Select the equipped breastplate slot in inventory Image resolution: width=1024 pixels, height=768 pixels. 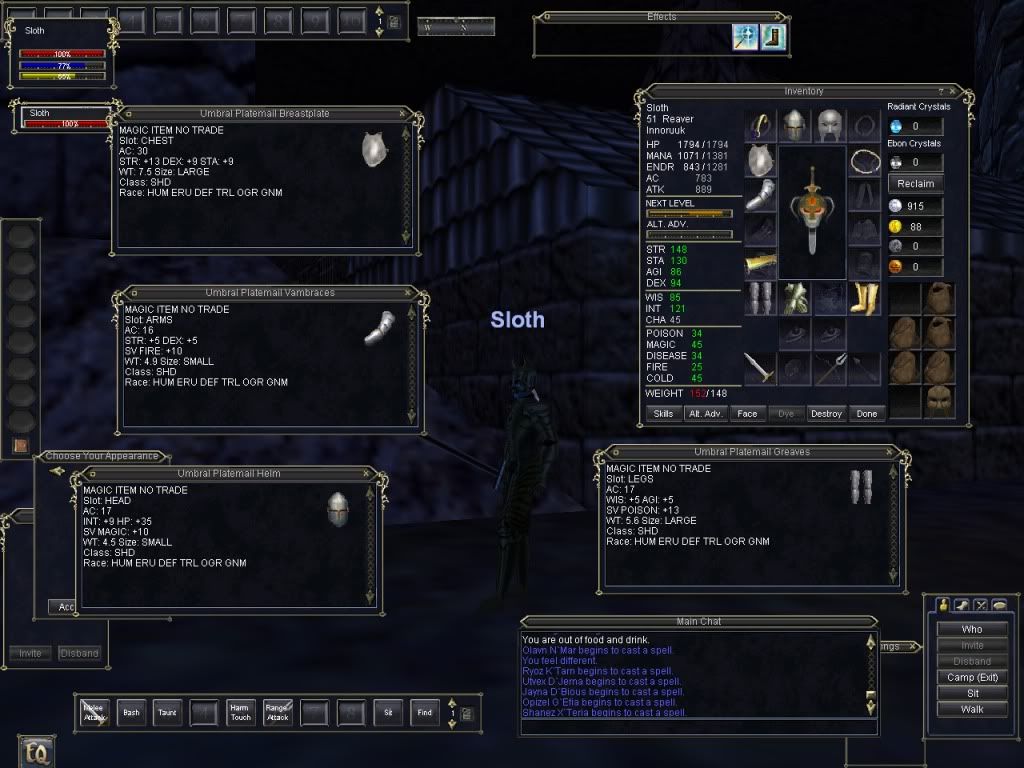click(761, 160)
